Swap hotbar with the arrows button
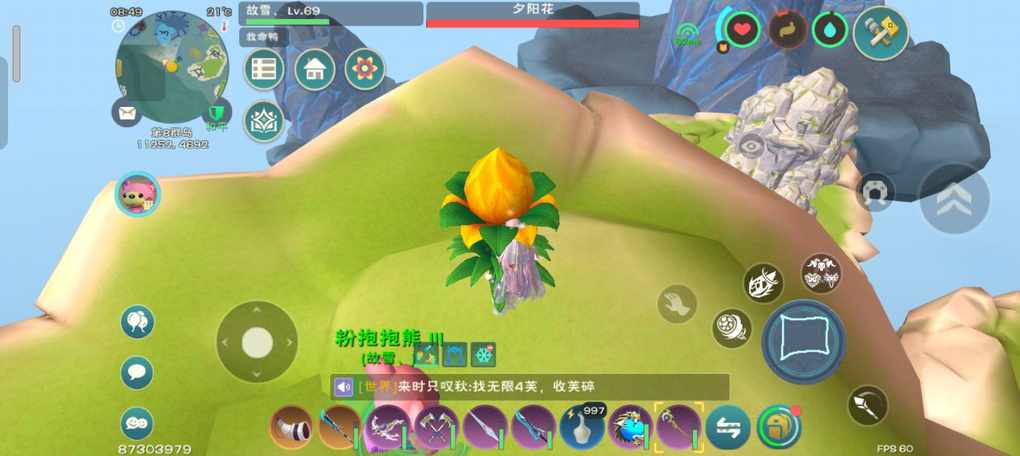Image resolution: width=1020 pixels, height=456 pixels. 728,427
